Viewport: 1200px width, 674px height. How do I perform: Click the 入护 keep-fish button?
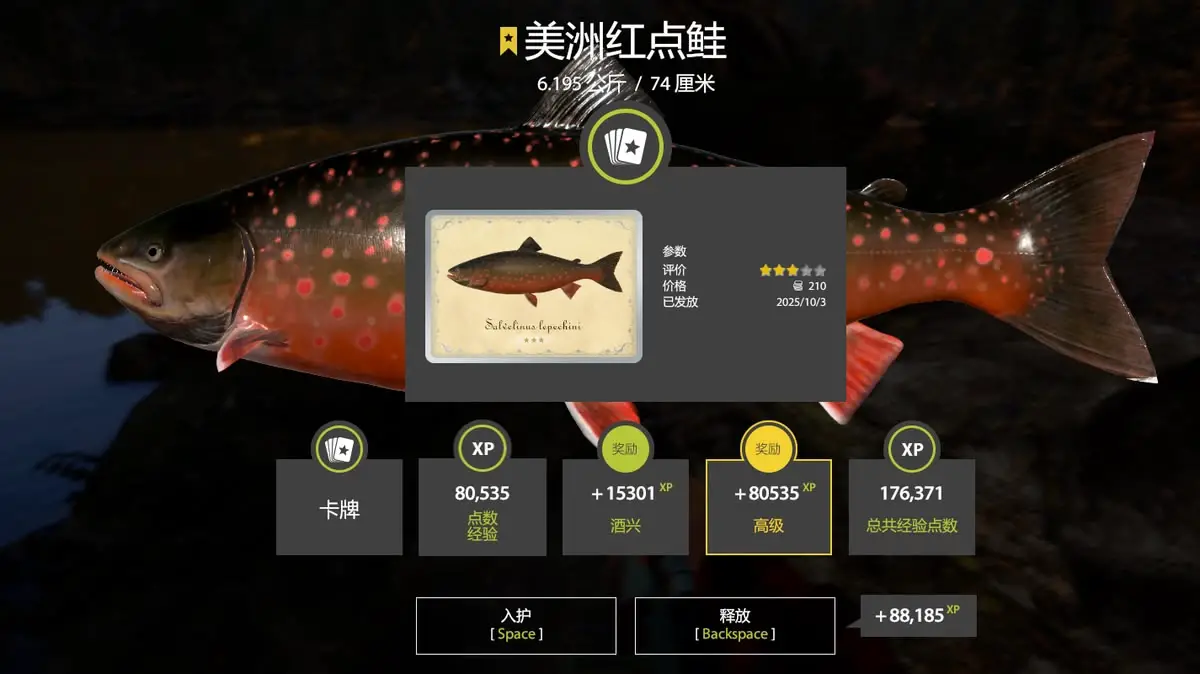516,626
